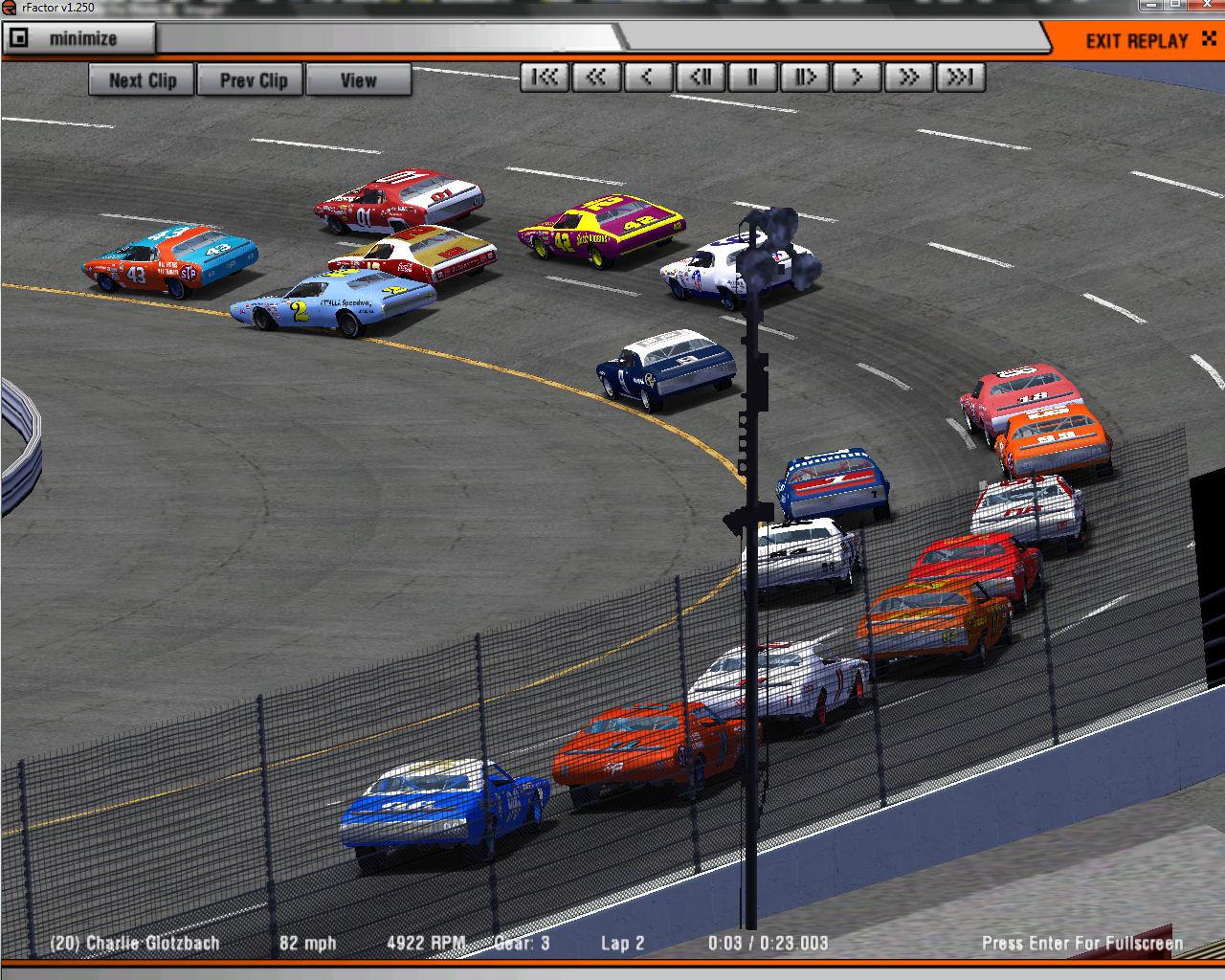Go to the Next Clip
Image resolution: width=1225 pixels, height=980 pixels.
click(142, 80)
